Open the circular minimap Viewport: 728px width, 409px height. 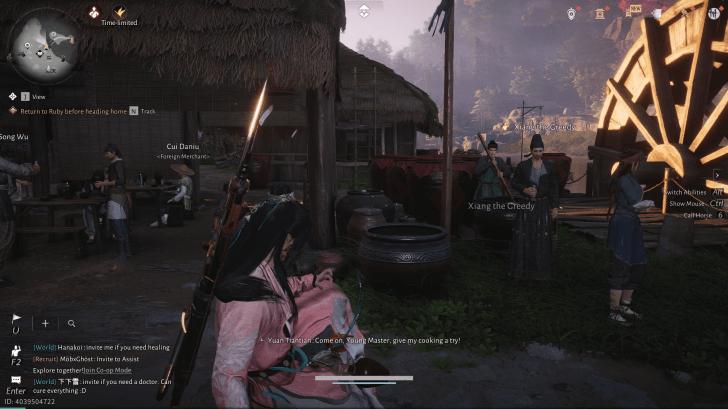[x=44, y=43]
